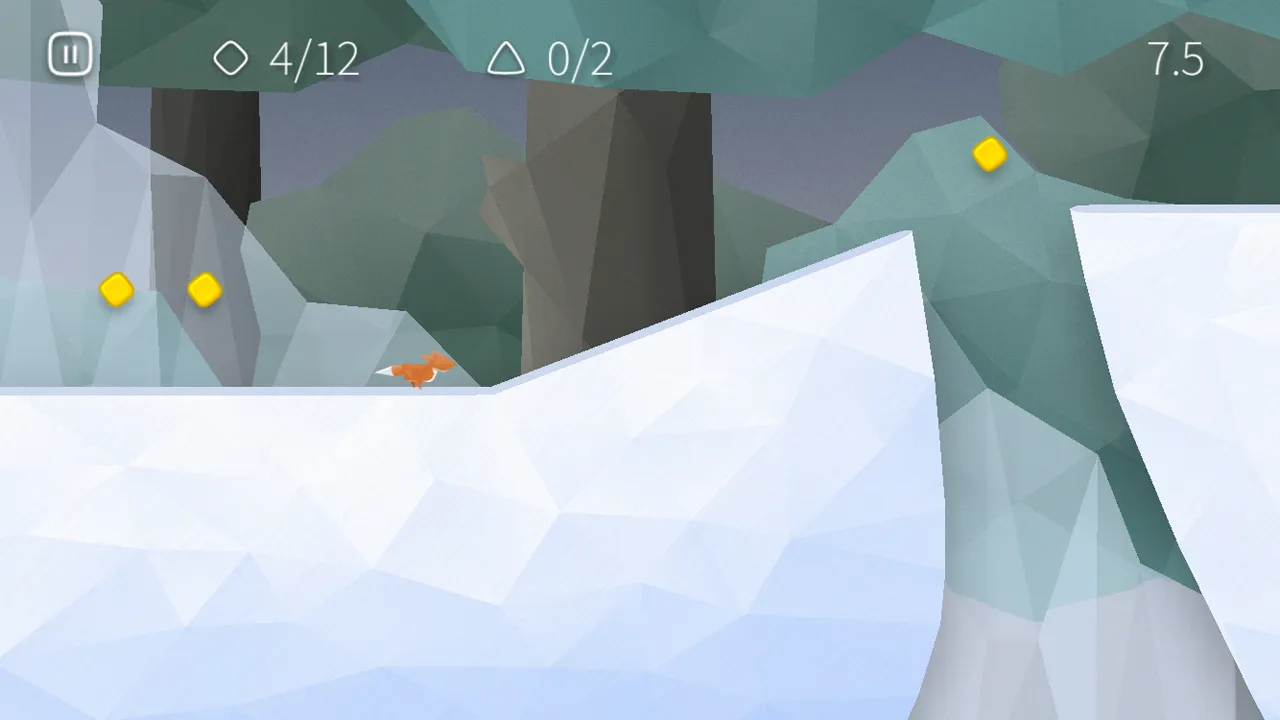
Task: Click the yellow coin as a color marker
Action: 988,155
